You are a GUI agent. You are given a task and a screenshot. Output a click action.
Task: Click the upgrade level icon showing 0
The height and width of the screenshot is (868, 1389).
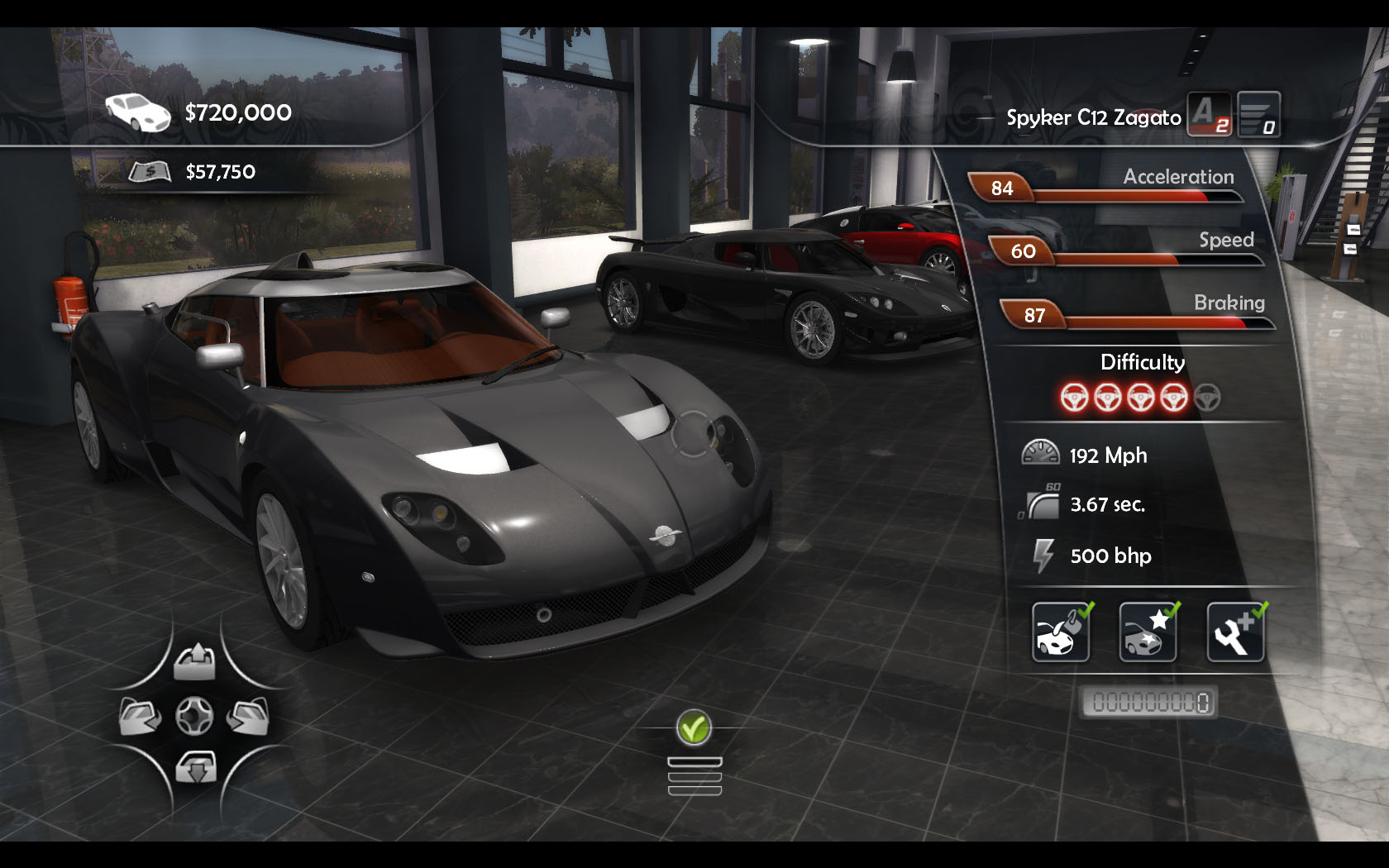click(x=1258, y=114)
